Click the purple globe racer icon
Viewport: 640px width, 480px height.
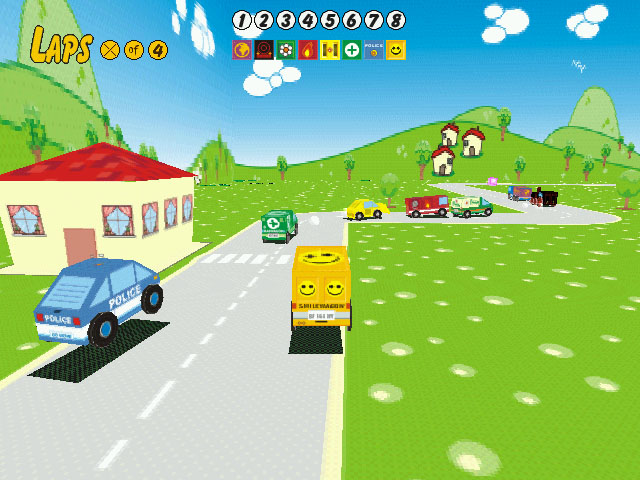[x=242, y=50]
